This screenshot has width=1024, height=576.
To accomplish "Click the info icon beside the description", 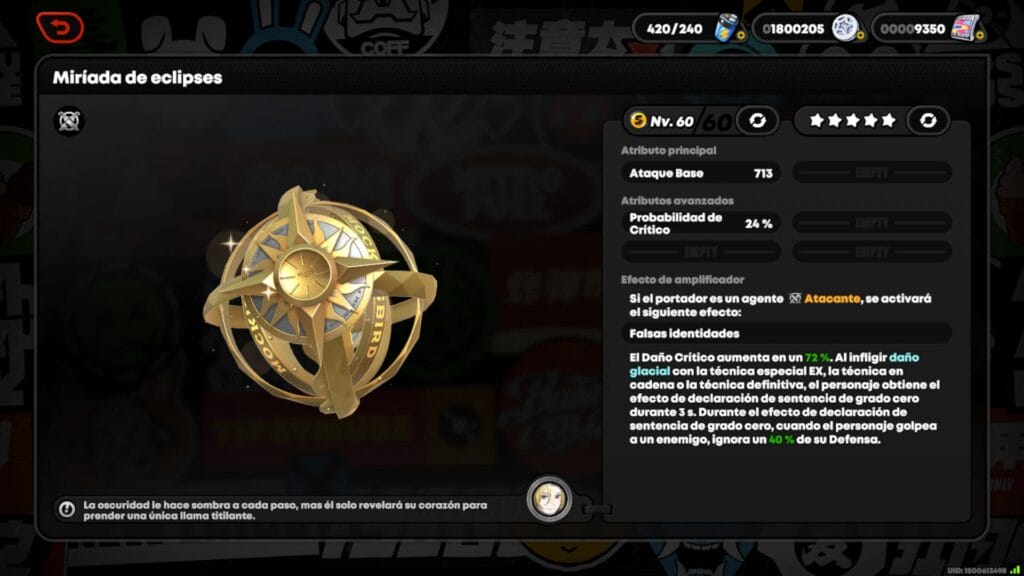I will pos(67,509).
